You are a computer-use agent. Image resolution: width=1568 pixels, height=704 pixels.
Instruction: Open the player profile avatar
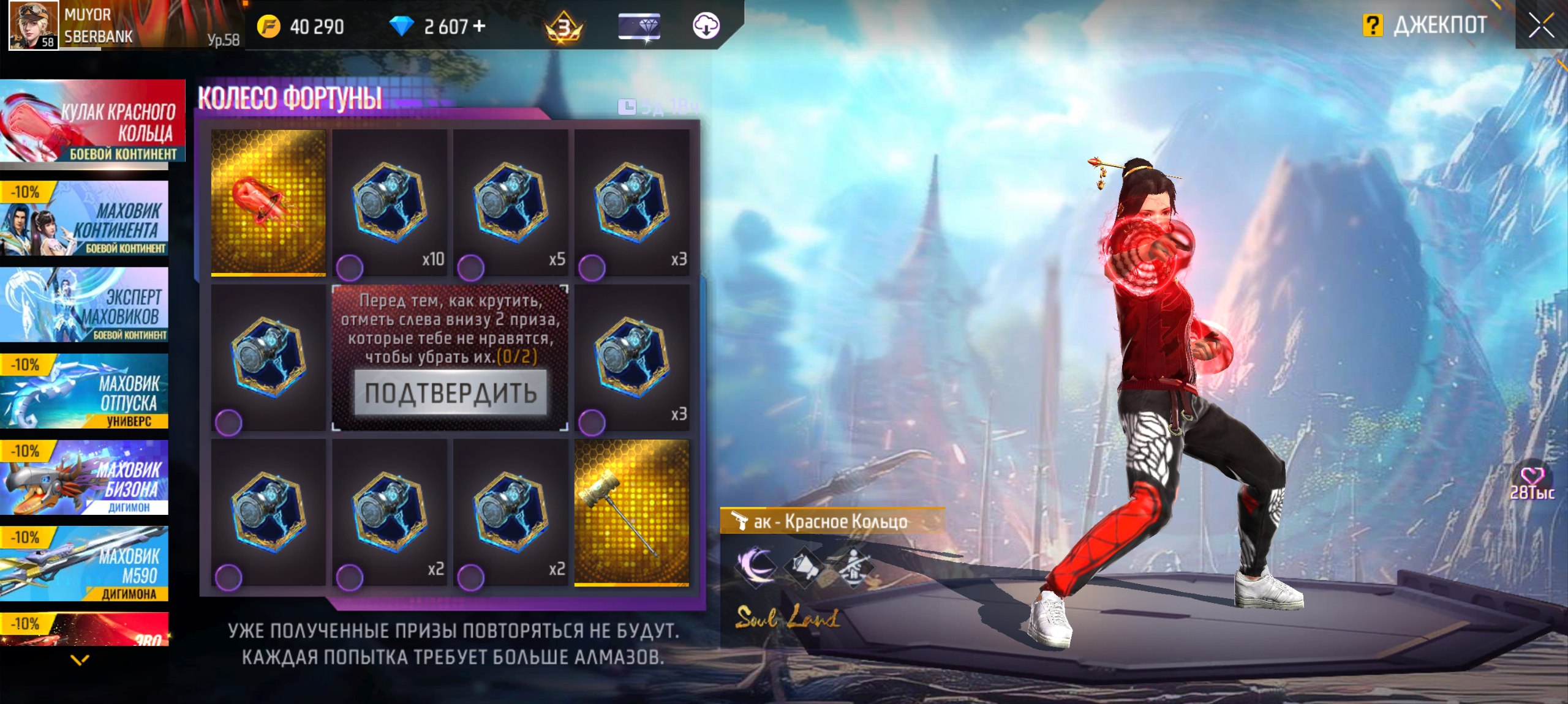coord(33,25)
